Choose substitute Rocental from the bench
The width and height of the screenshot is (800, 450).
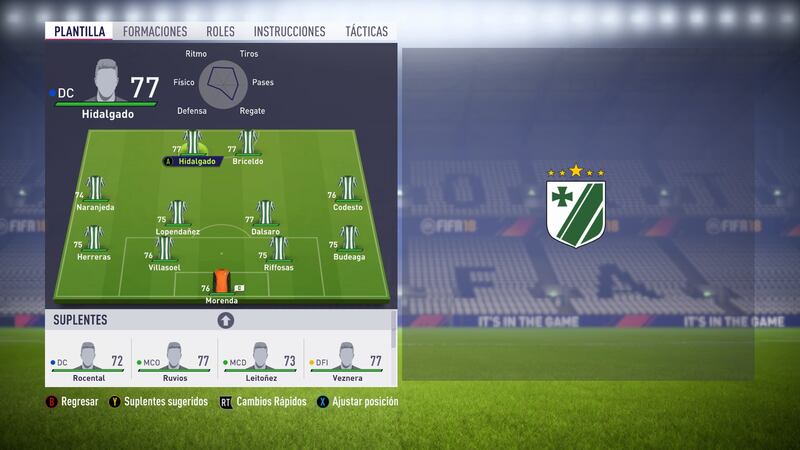pyautogui.click(x=89, y=361)
